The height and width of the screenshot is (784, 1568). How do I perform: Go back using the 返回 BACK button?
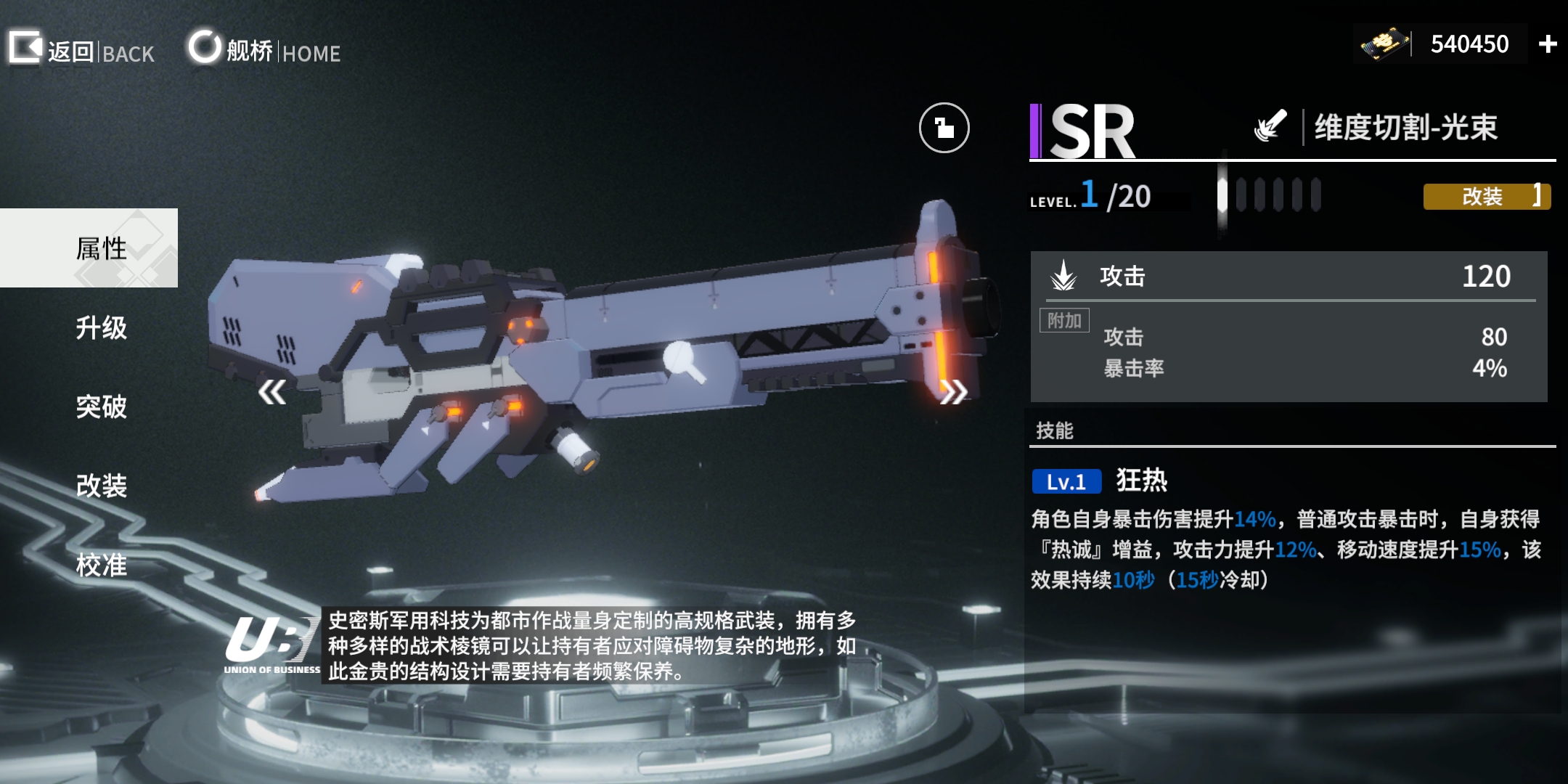click(x=81, y=50)
